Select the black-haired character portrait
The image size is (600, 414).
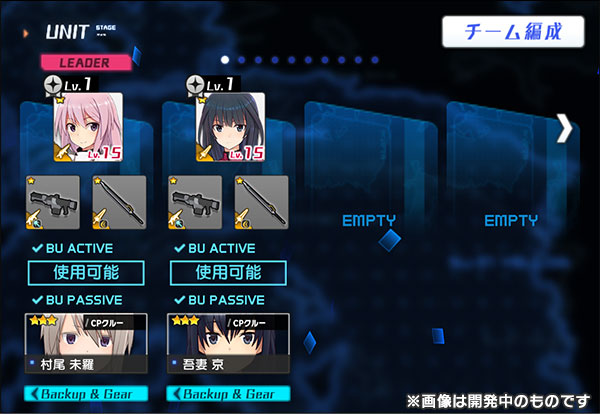click(229, 127)
